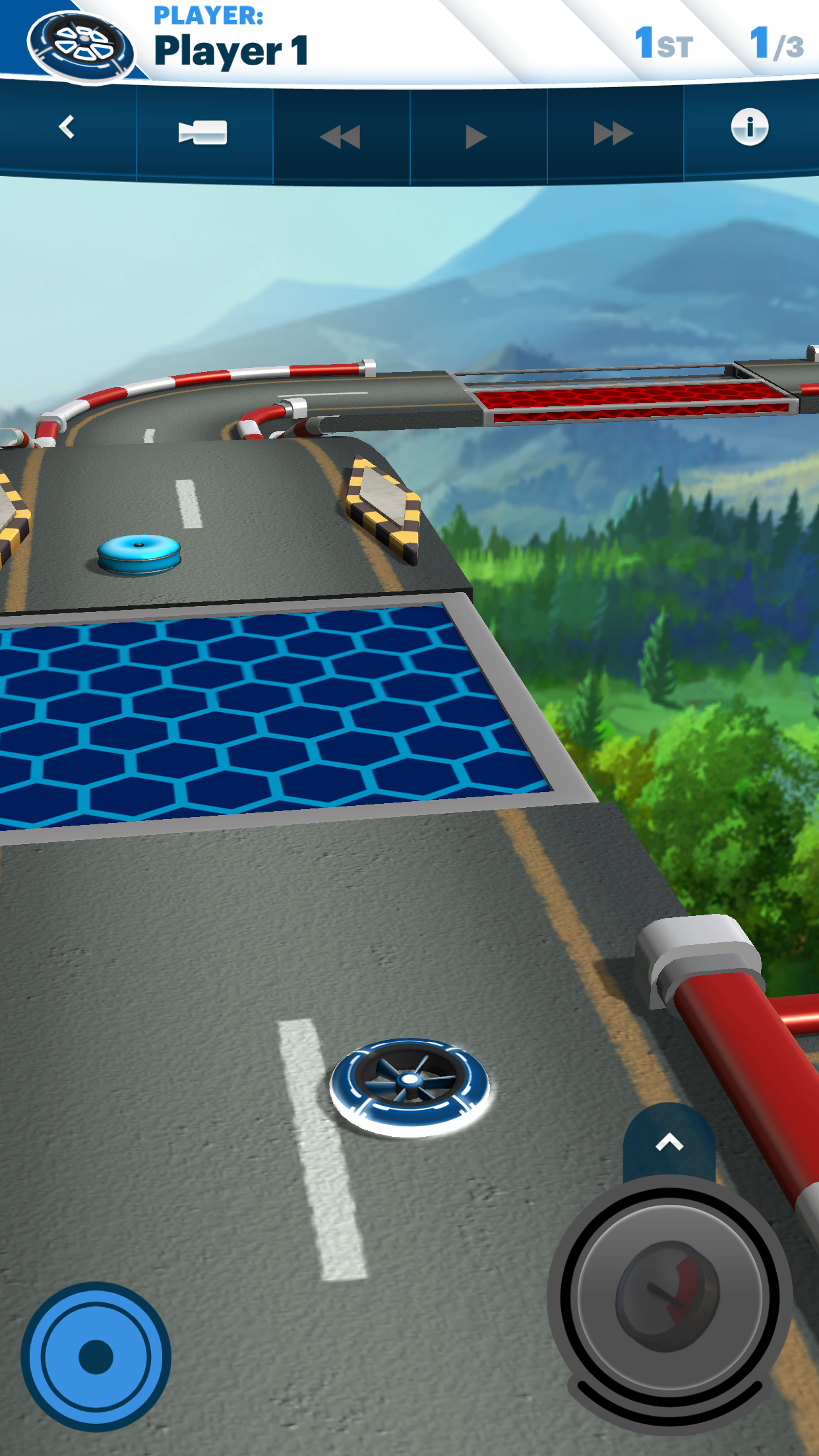Play the replay
The height and width of the screenshot is (1456, 819).
[475, 136]
